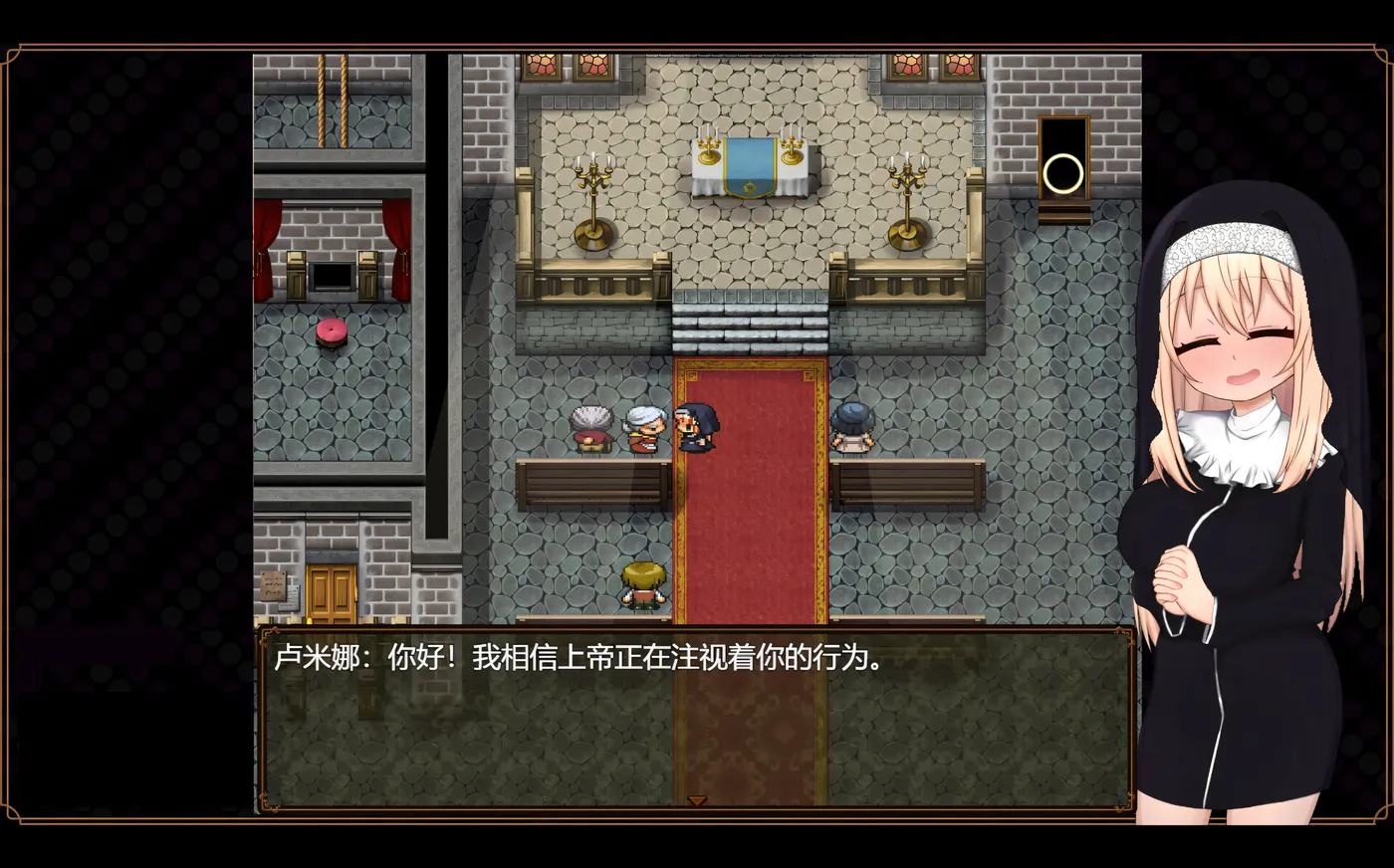Click the yellow-haired hero character sprite

[x=642, y=582]
